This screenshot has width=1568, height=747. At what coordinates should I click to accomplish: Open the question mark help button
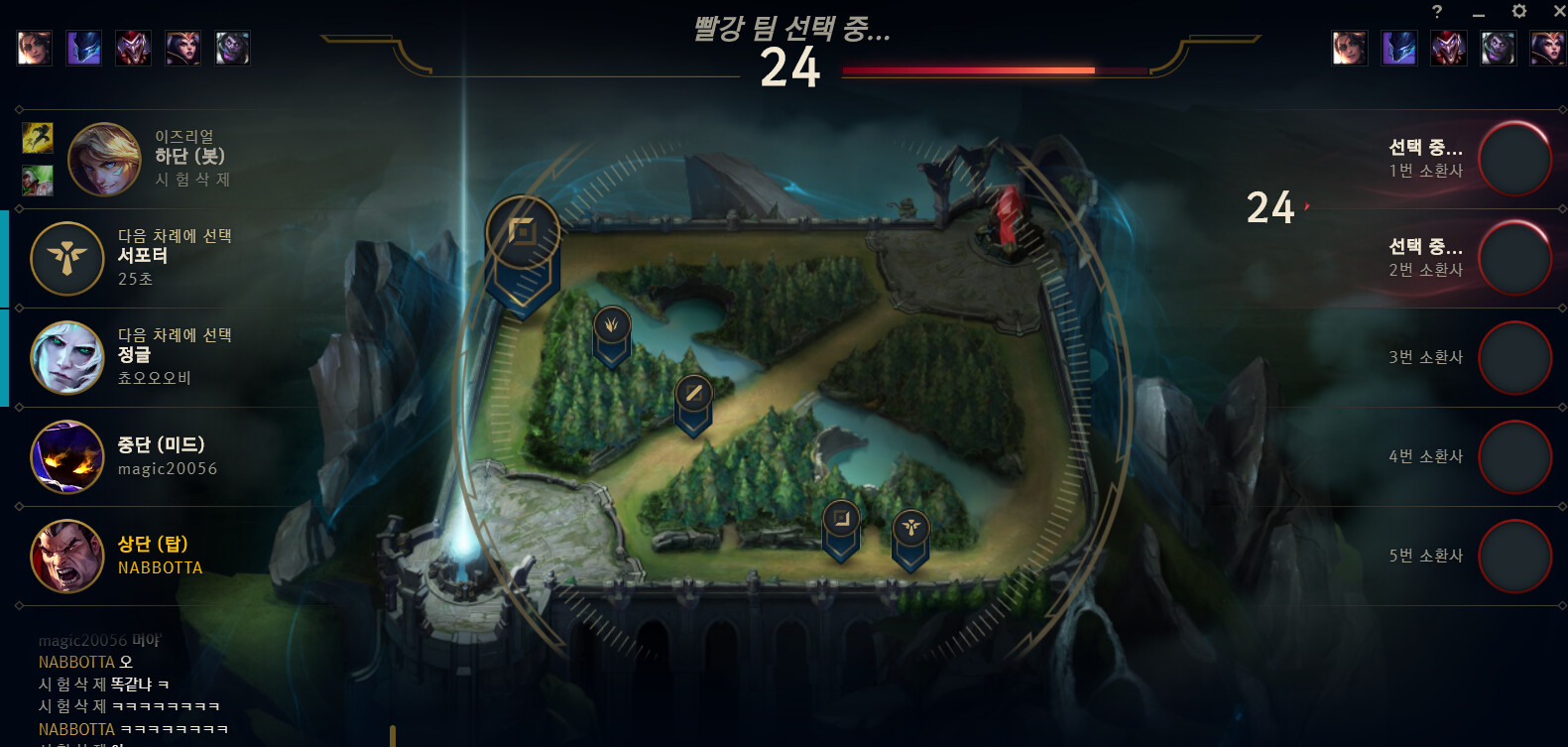point(1437,12)
